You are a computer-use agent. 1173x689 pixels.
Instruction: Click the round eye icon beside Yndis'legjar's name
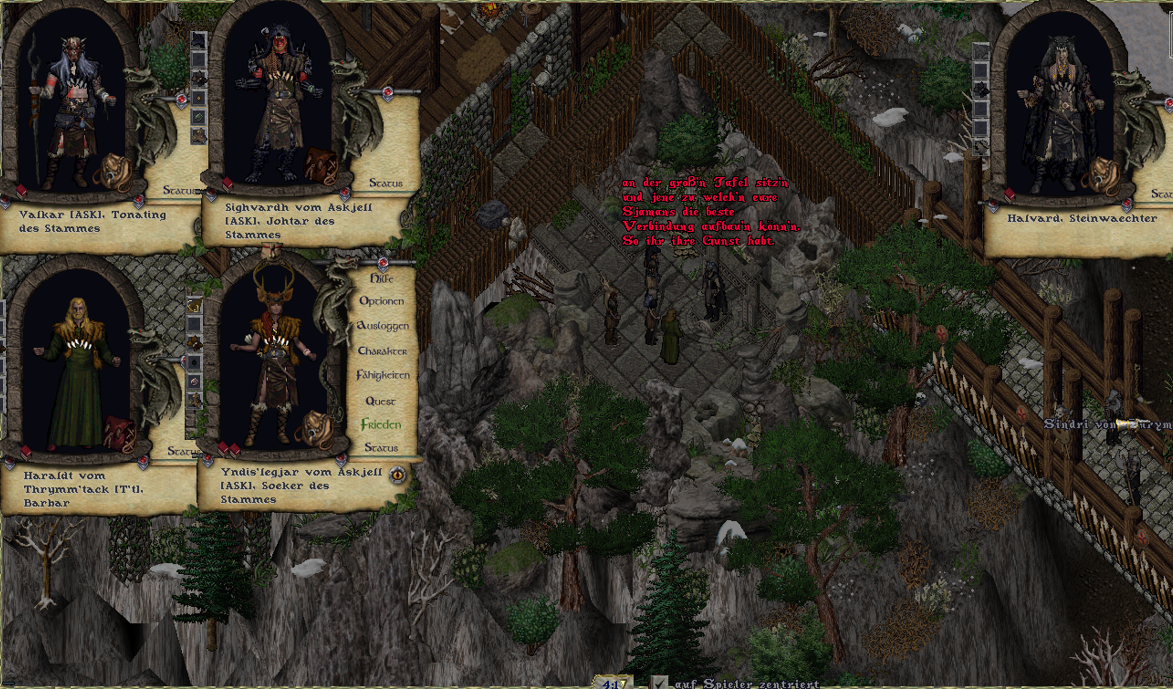coord(398,474)
